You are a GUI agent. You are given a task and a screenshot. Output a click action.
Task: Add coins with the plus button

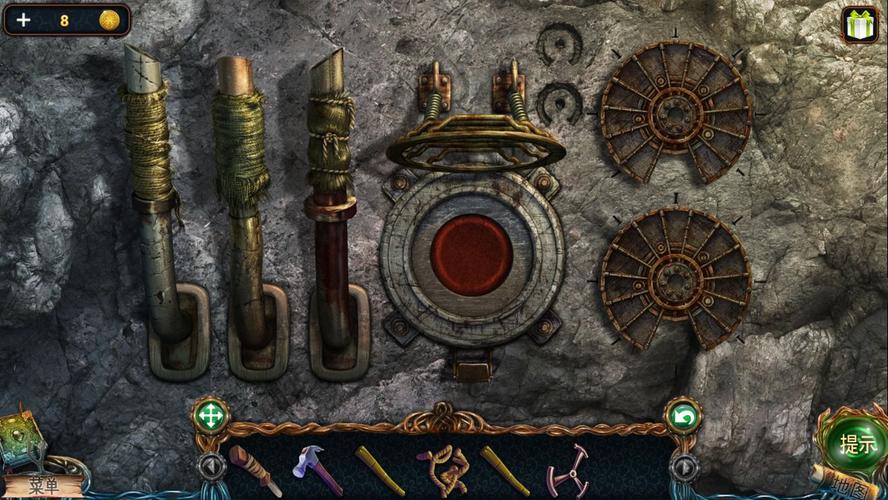(23, 19)
